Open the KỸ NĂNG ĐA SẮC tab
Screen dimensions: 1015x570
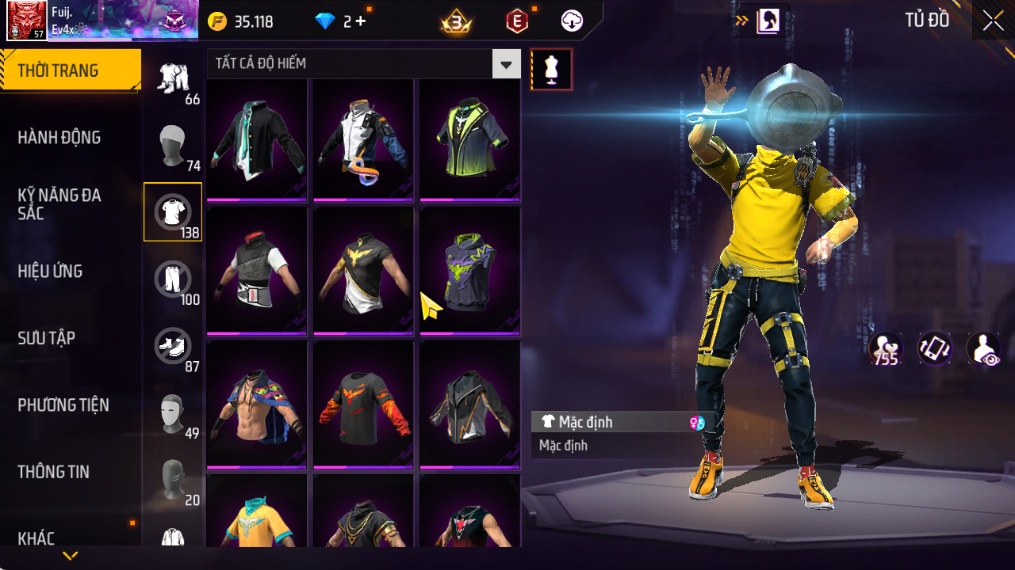[x=60, y=204]
